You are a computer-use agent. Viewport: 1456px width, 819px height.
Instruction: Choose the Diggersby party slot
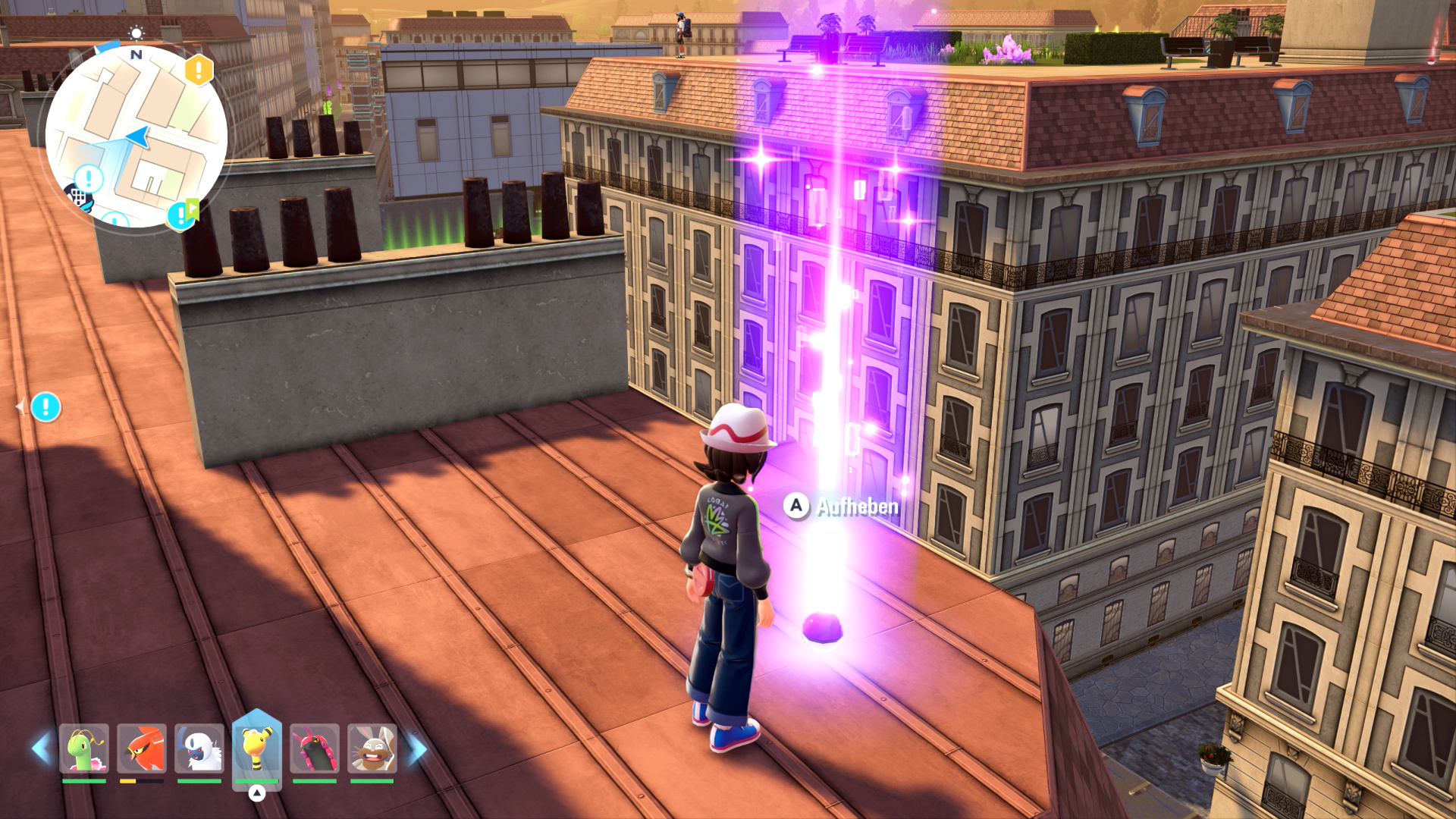coord(372,748)
